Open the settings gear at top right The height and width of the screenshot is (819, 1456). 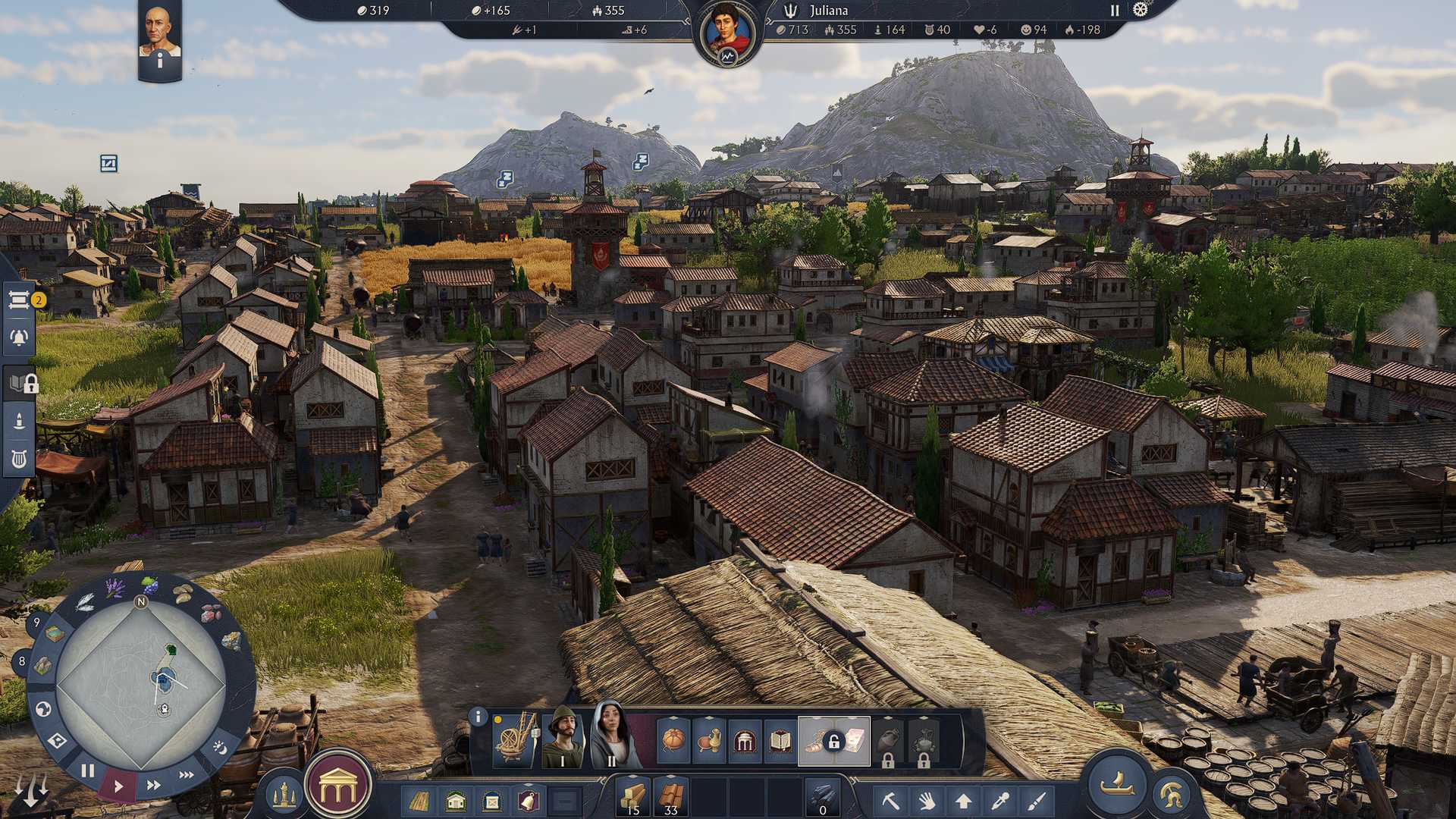1140,11
